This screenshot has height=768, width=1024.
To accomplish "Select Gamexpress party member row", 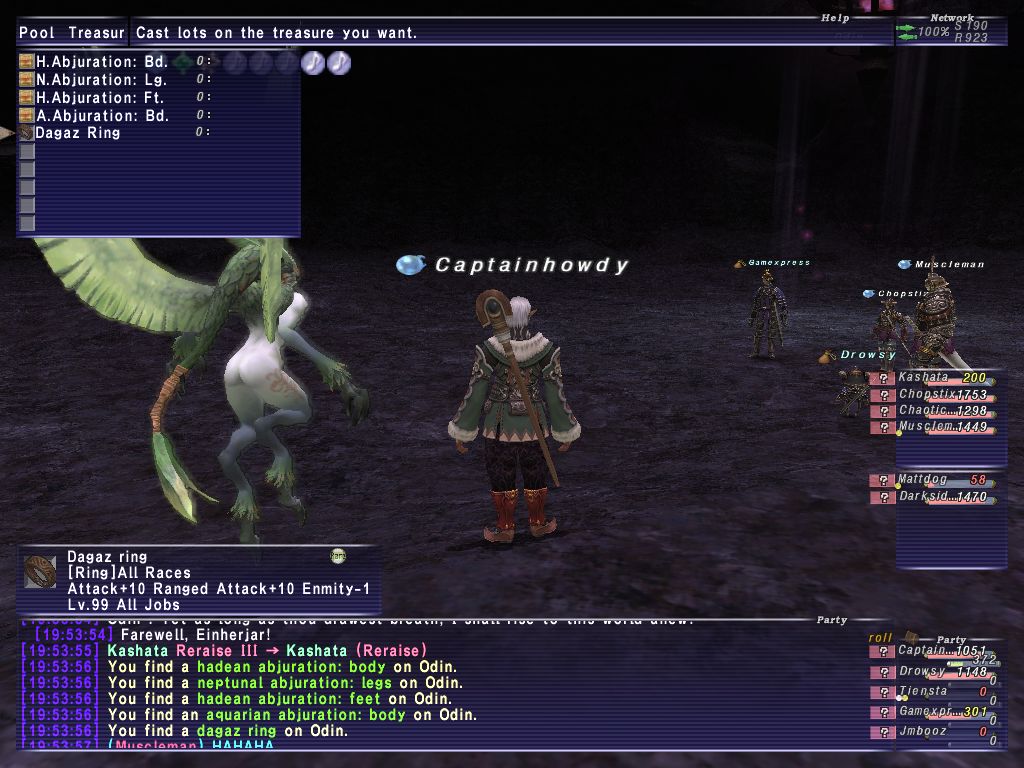I will click(x=930, y=712).
